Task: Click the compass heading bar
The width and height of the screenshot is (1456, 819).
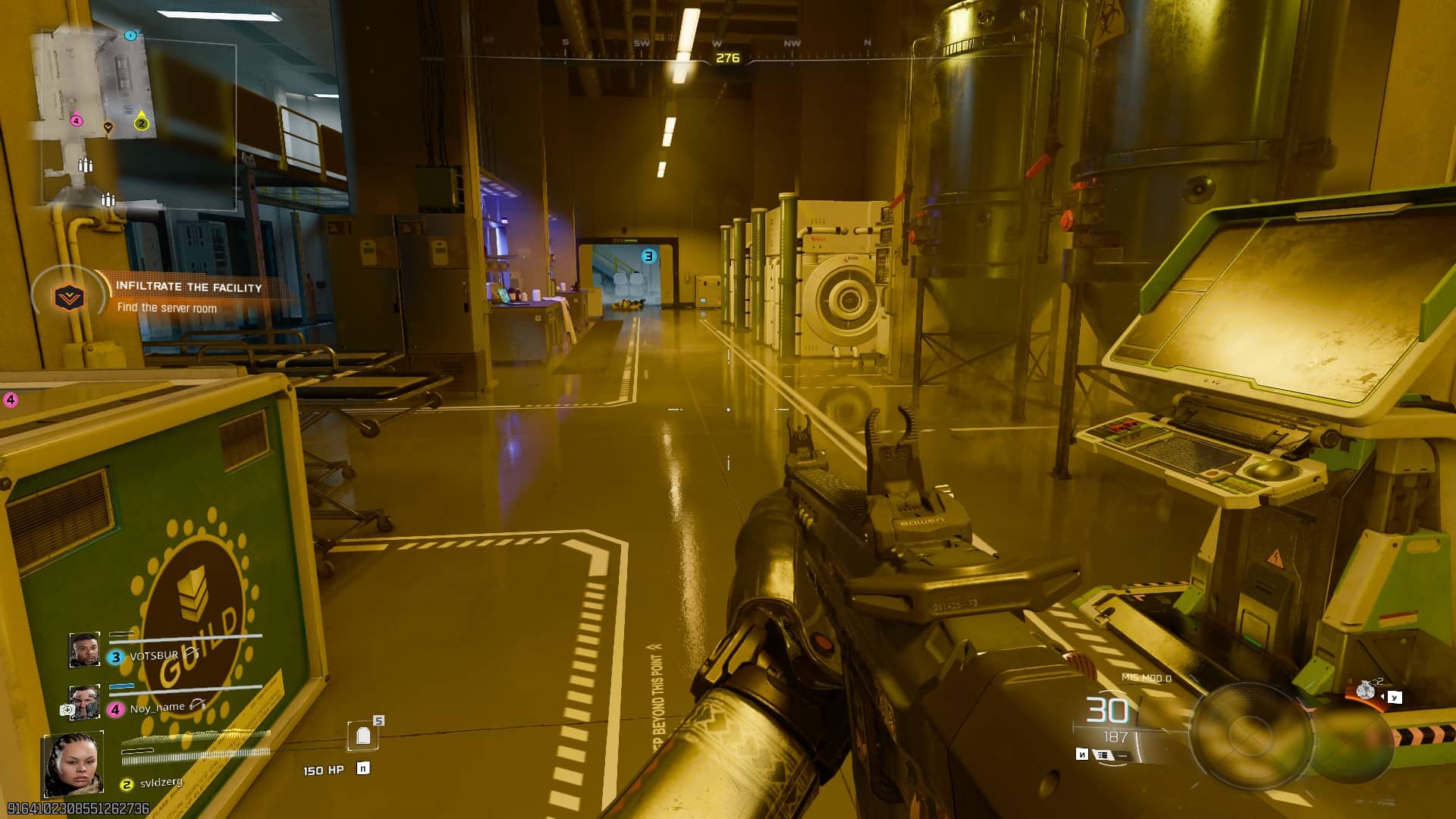Action: point(726,55)
